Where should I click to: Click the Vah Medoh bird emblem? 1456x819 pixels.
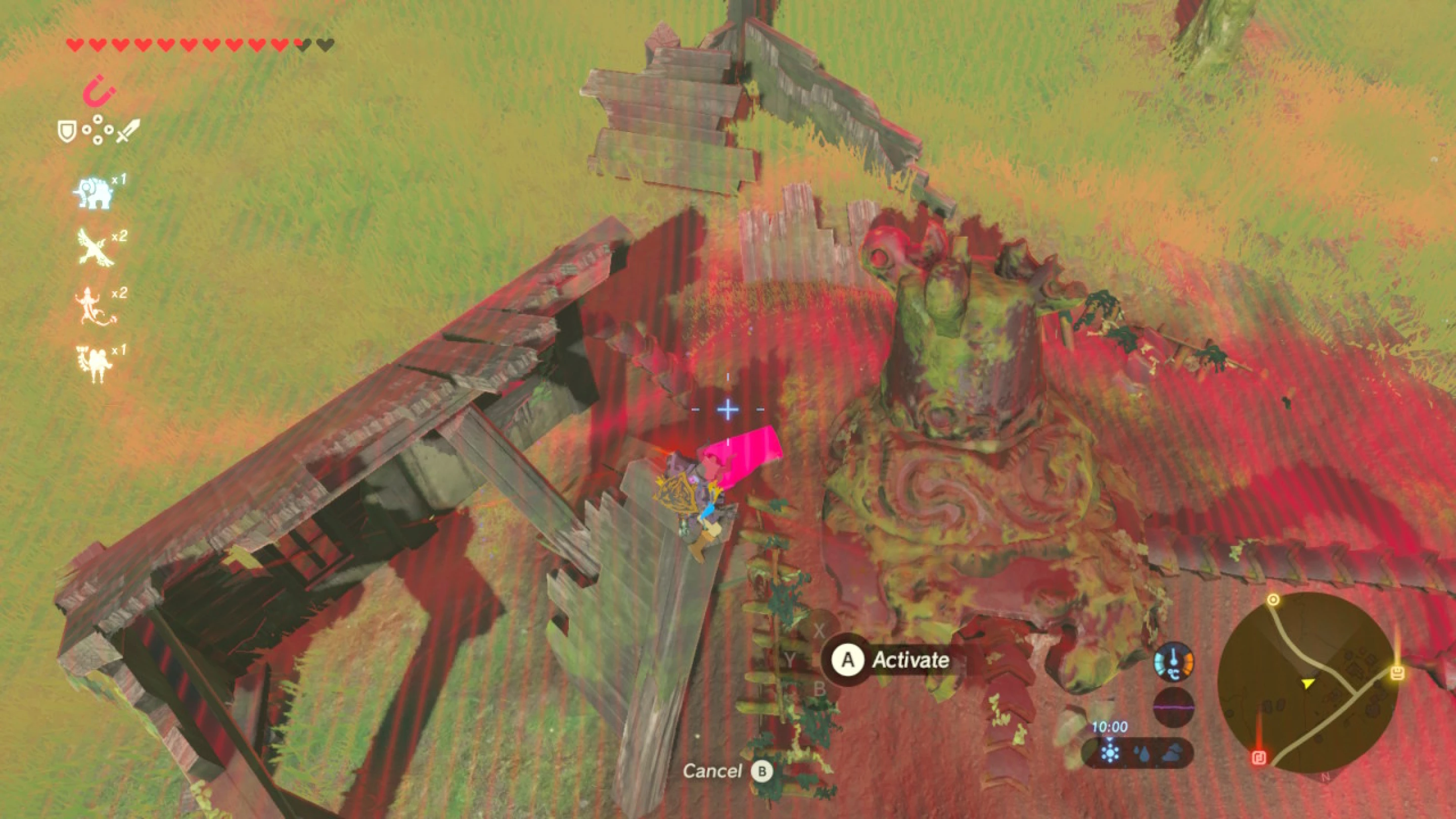coord(95,249)
